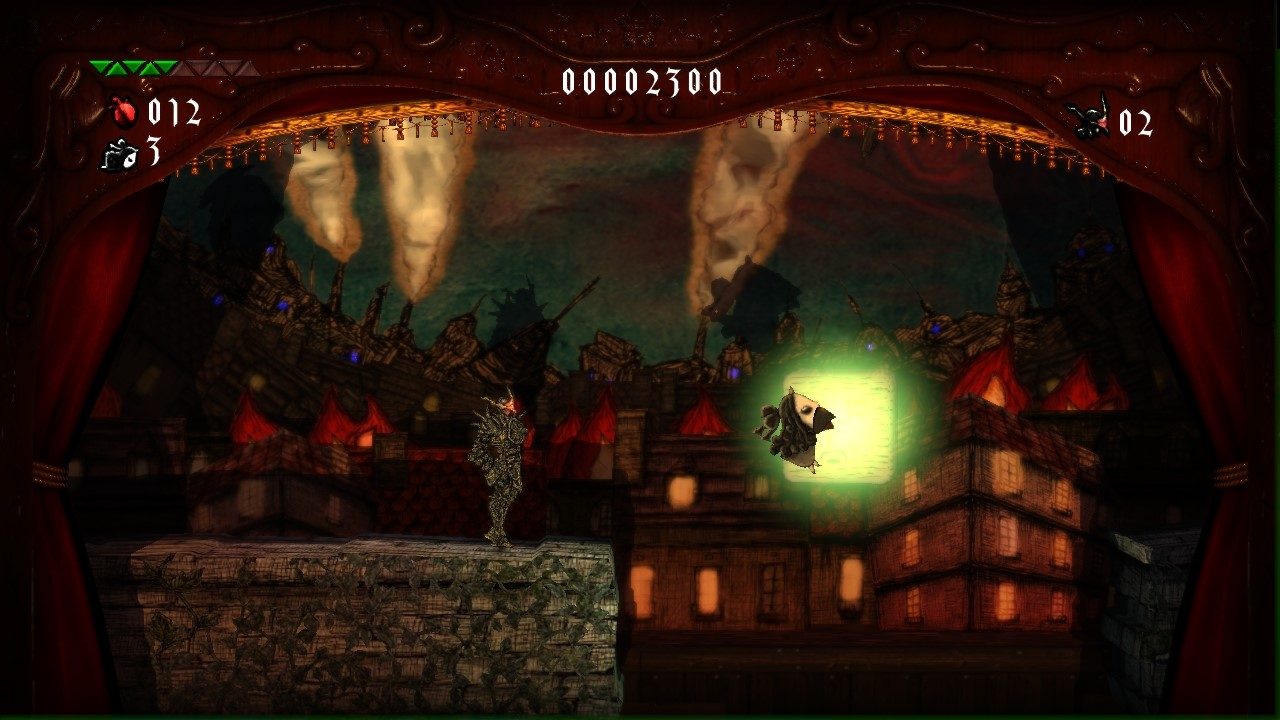The width and height of the screenshot is (1280, 720).
Task: Click the red heart currency icon
Action: tap(123, 108)
